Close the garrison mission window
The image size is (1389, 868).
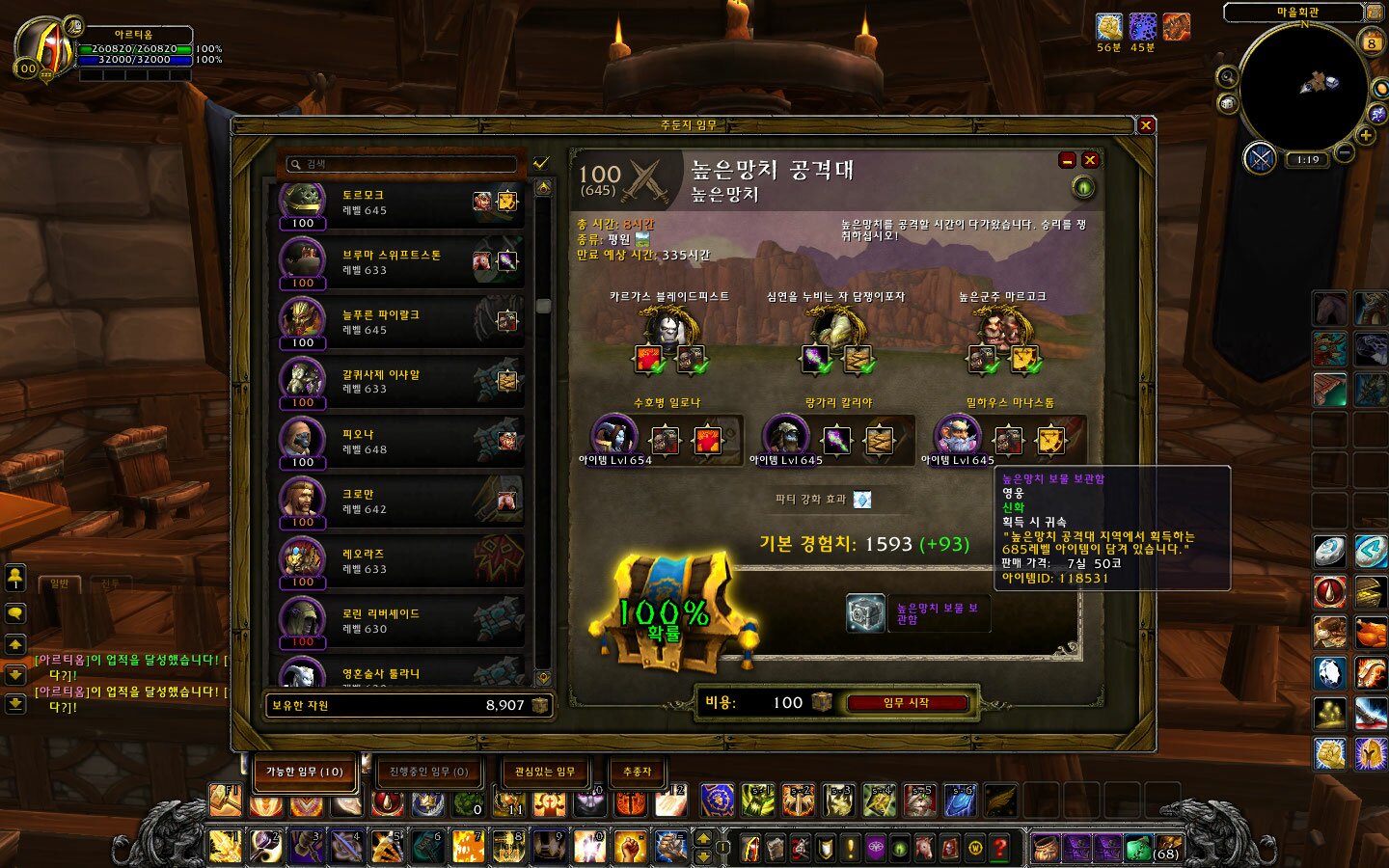pos(1146,125)
